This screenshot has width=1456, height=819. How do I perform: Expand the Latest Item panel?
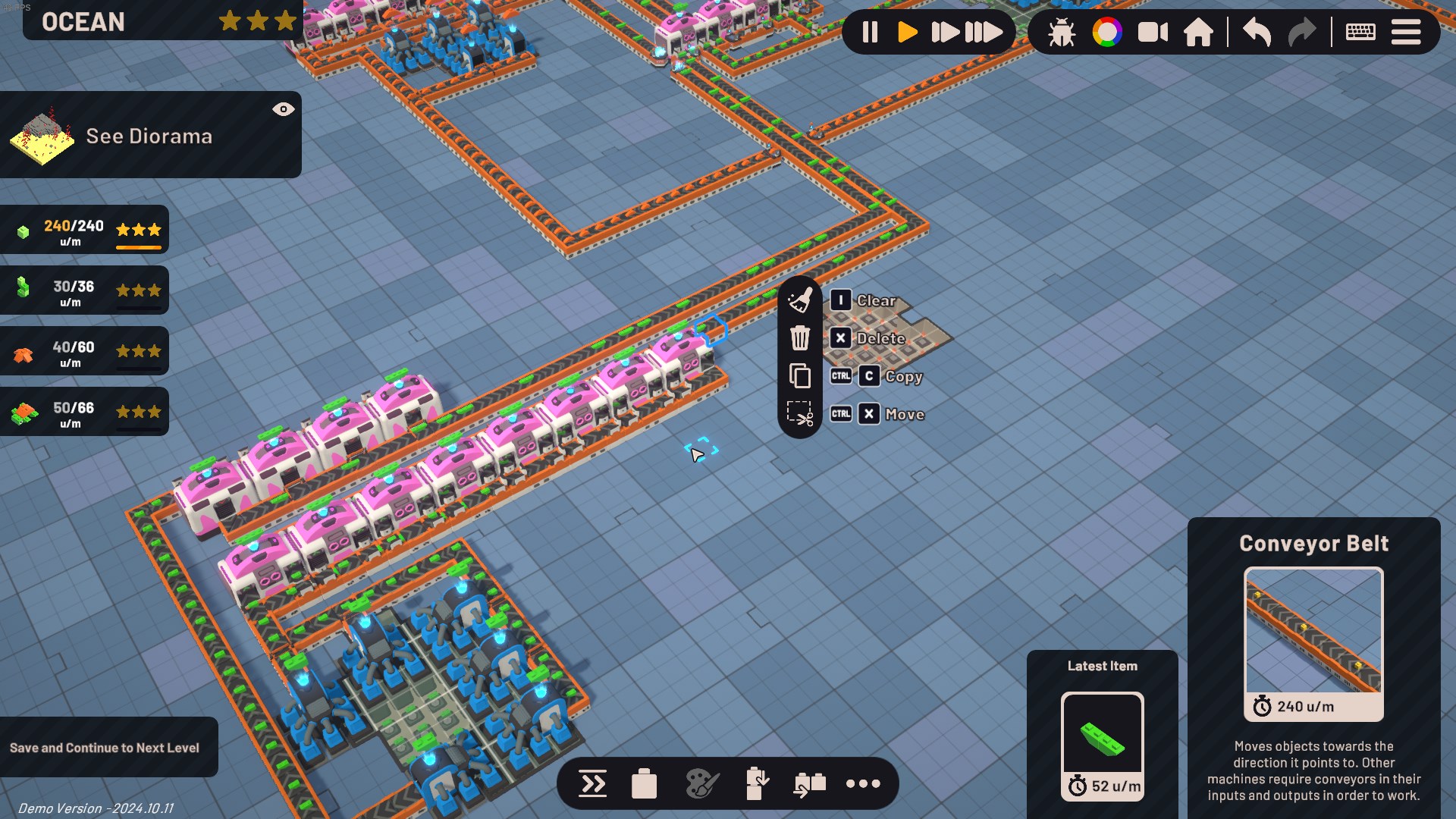(x=1102, y=666)
